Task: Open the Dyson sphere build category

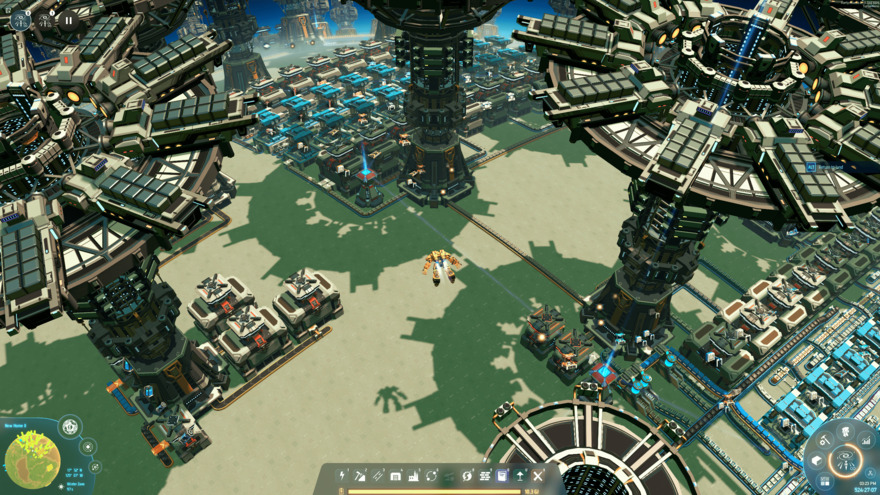Action: coord(467,476)
